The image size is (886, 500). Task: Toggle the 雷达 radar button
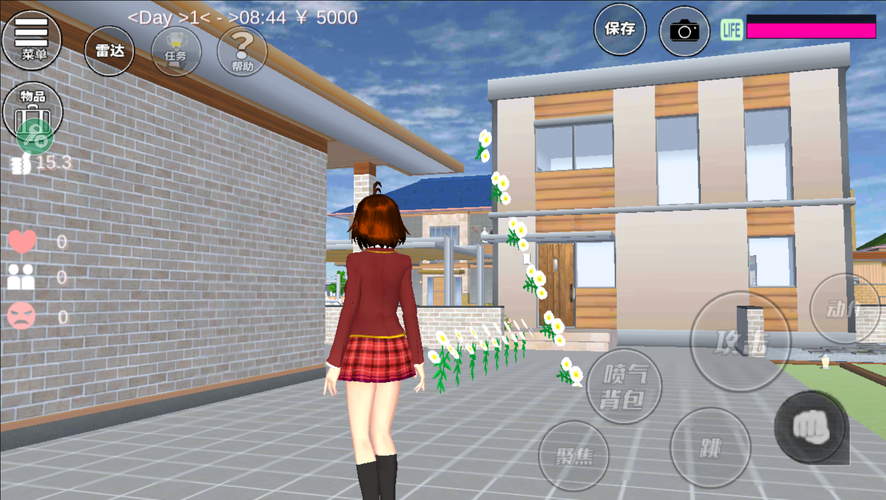(x=109, y=51)
